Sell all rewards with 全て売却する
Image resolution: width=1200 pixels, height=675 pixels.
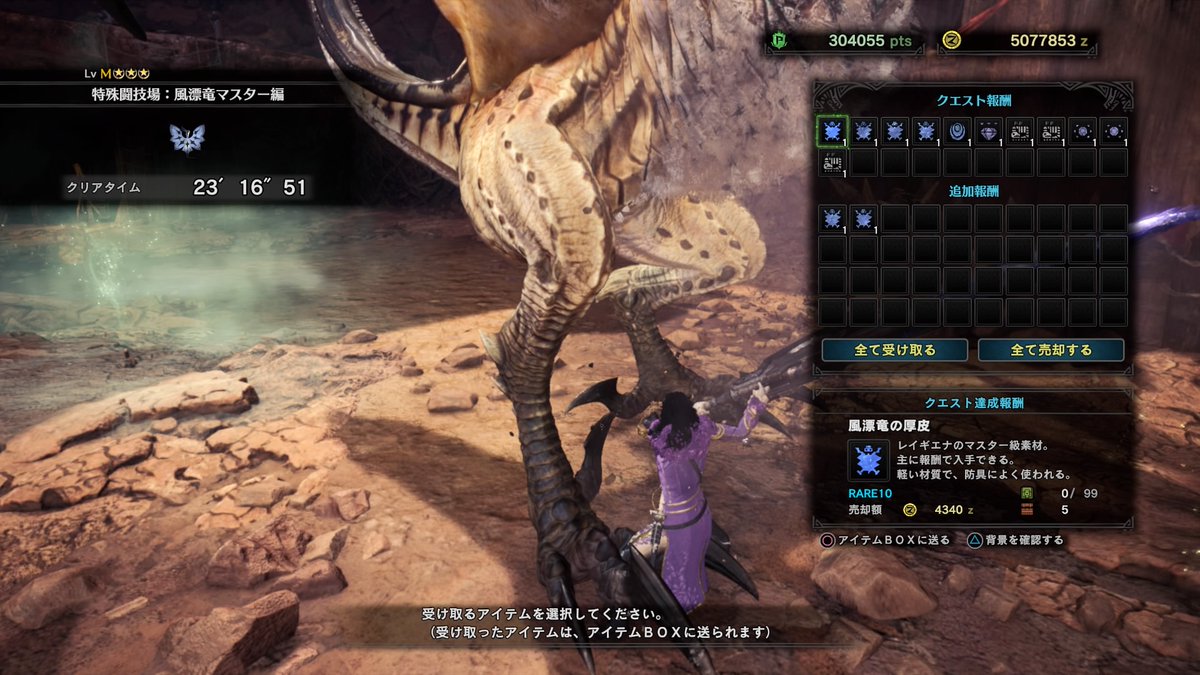click(1051, 350)
